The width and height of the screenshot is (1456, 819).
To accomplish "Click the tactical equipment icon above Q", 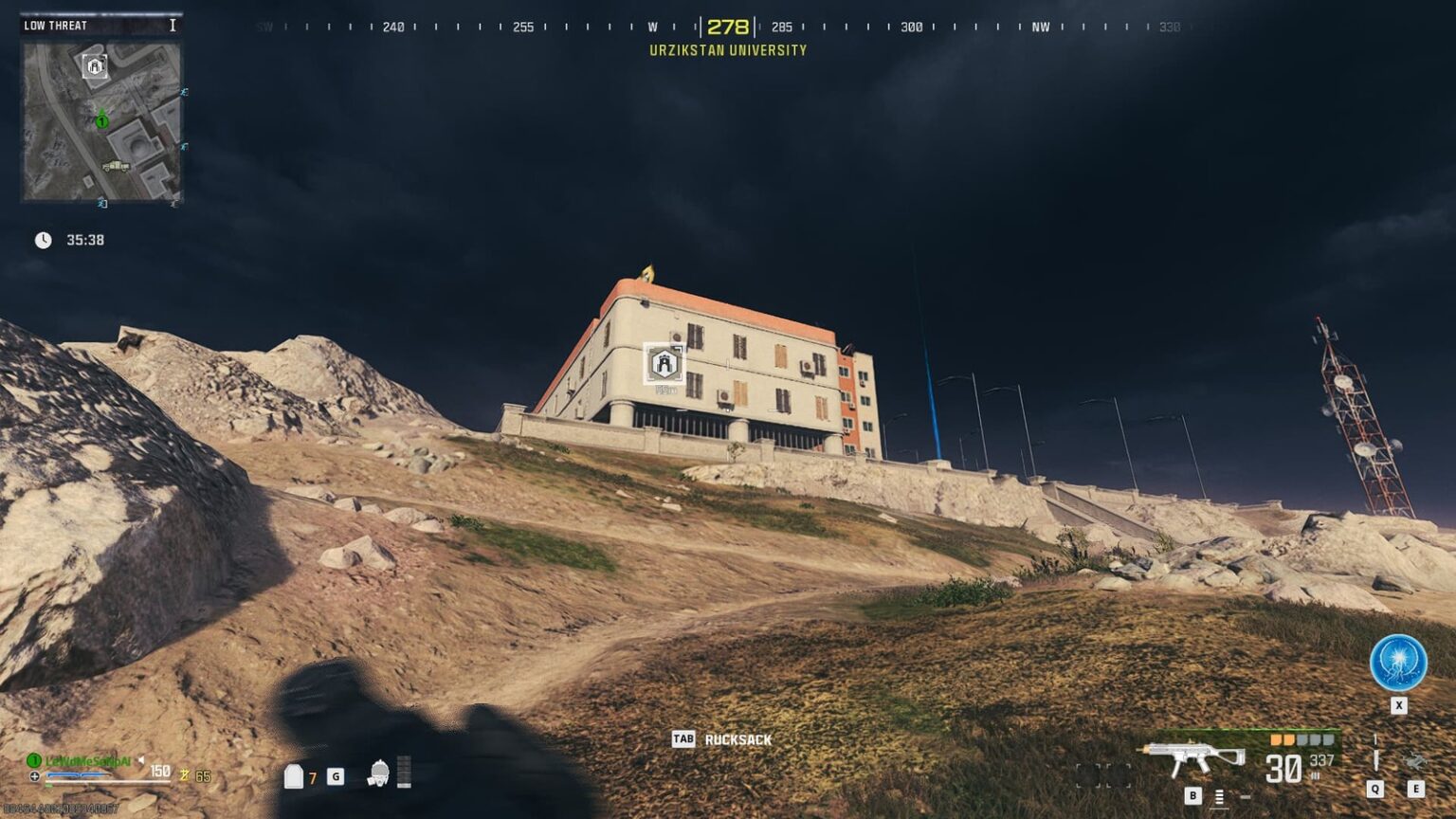I will pos(1375,753).
